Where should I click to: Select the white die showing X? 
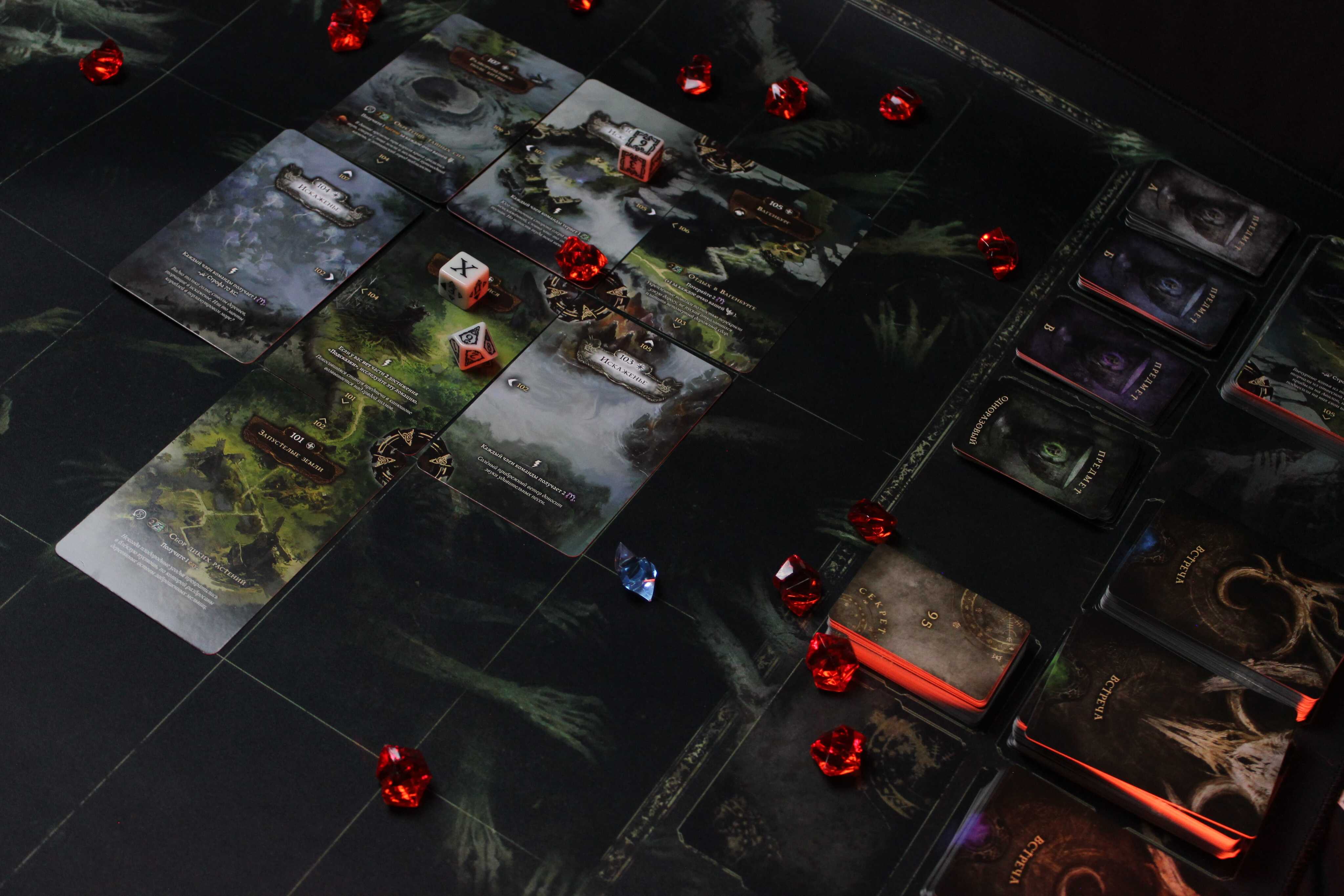tap(463, 278)
